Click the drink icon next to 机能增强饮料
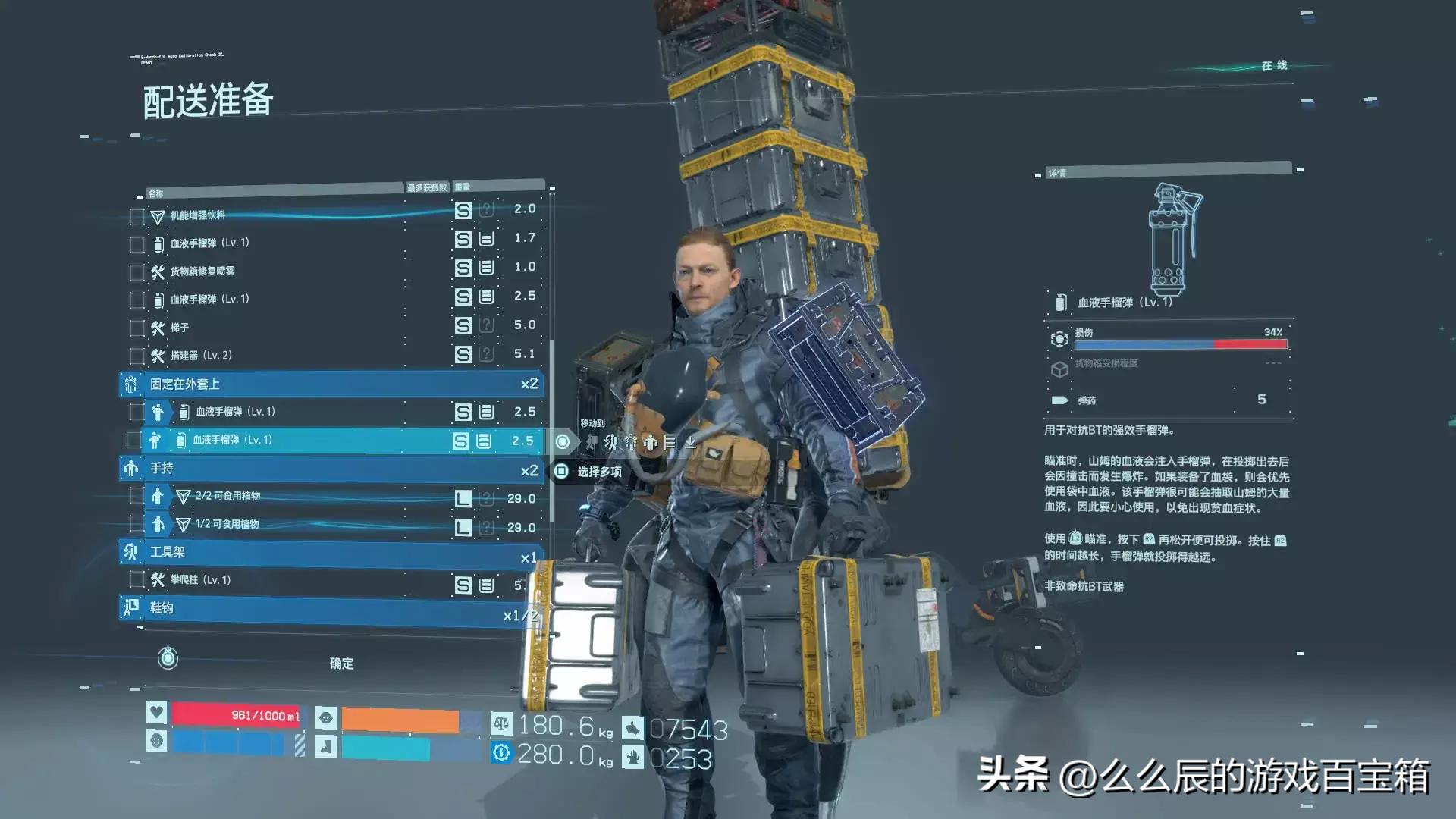This screenshot has width=1456, height=819. (x=159, y=216)
